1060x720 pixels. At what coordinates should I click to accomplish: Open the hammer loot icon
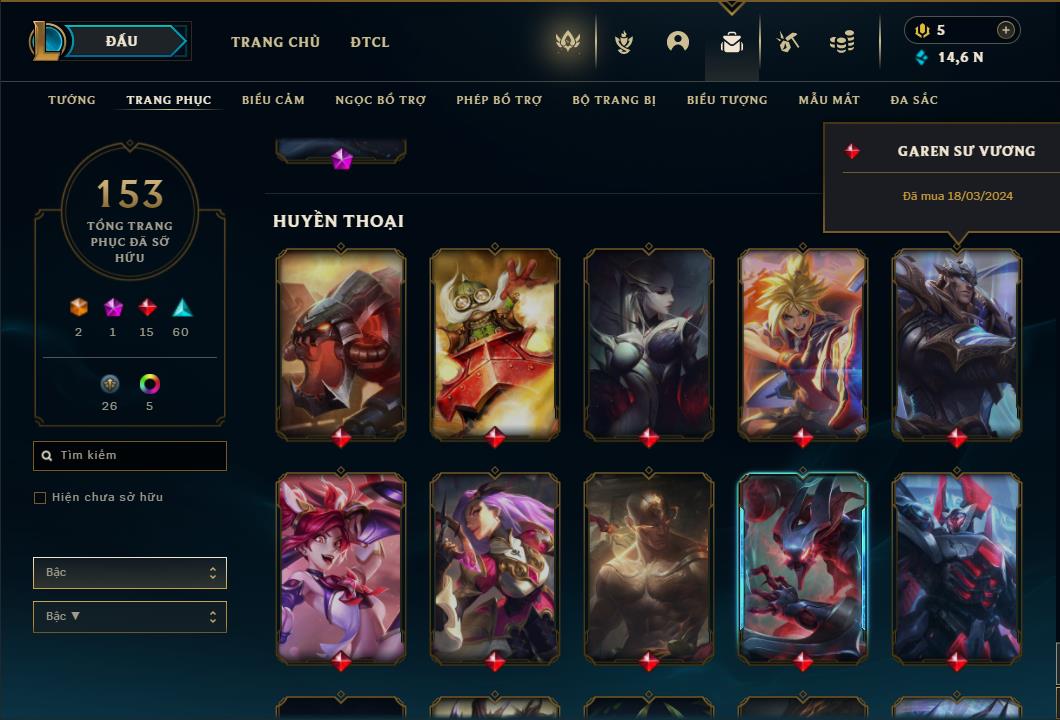(x=788, y=42)
